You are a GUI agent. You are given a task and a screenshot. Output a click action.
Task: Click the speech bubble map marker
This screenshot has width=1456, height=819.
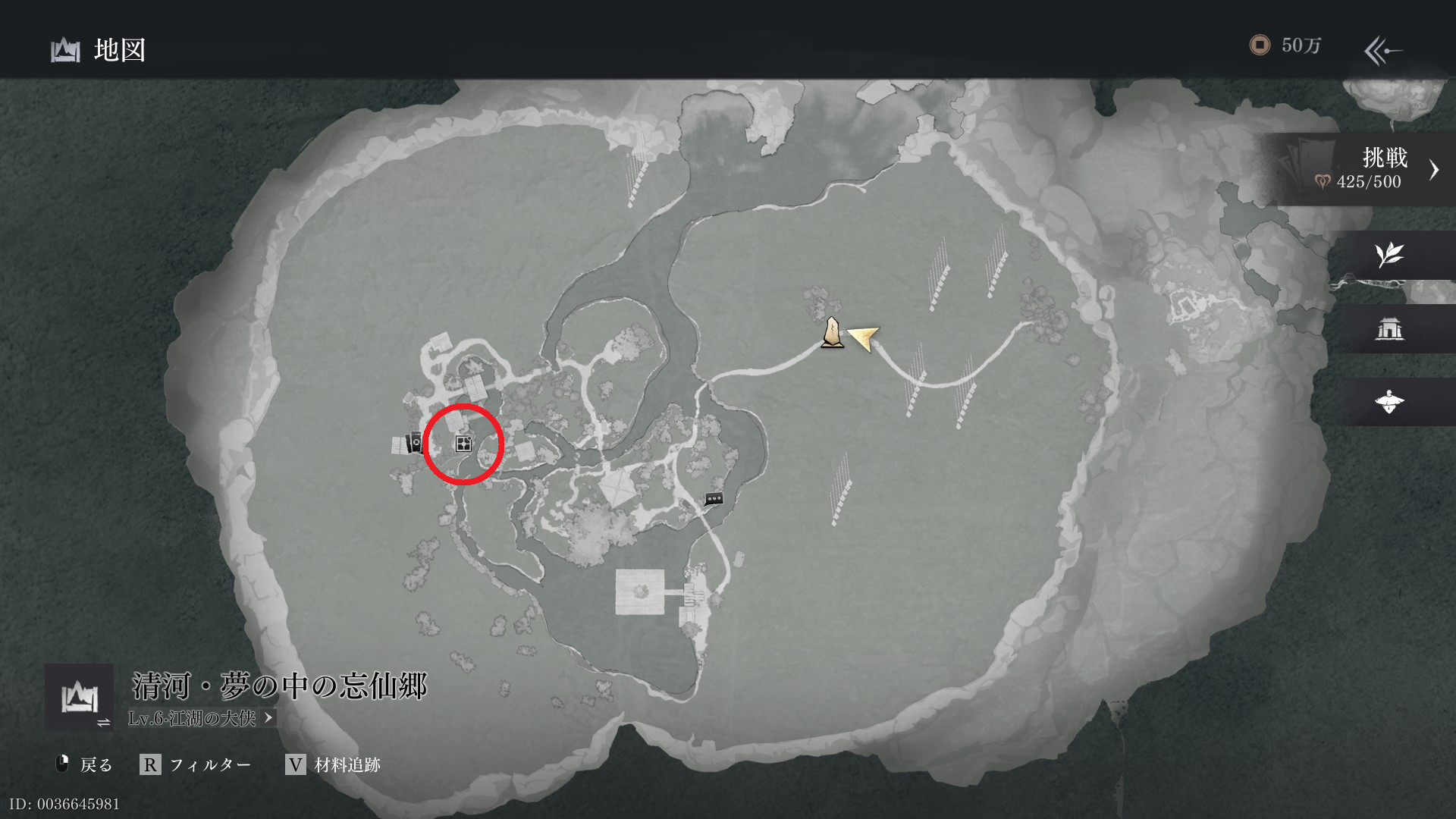point(714,499)
